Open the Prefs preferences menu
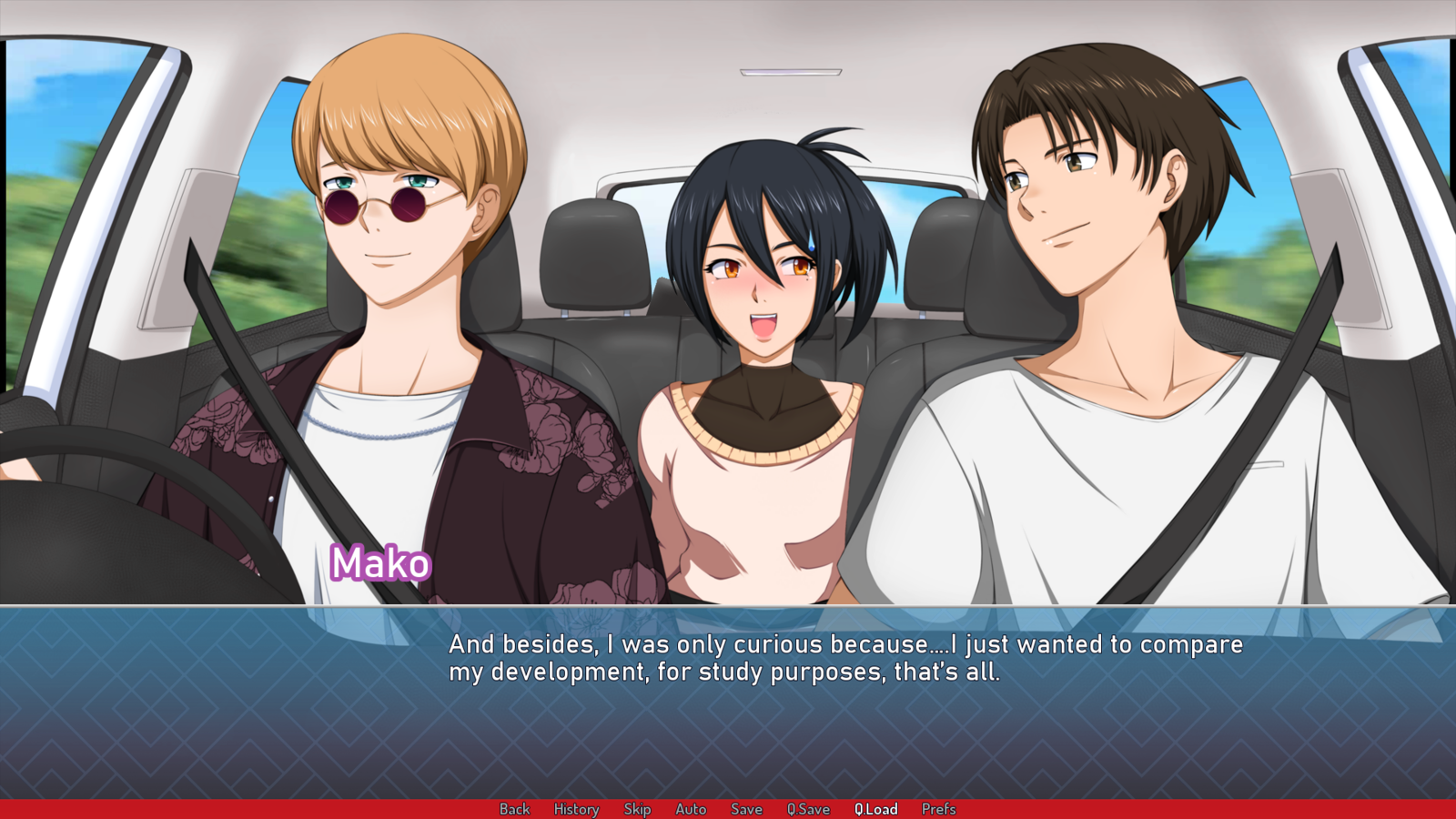1456x819 pixels. click(x=938, y=809)
